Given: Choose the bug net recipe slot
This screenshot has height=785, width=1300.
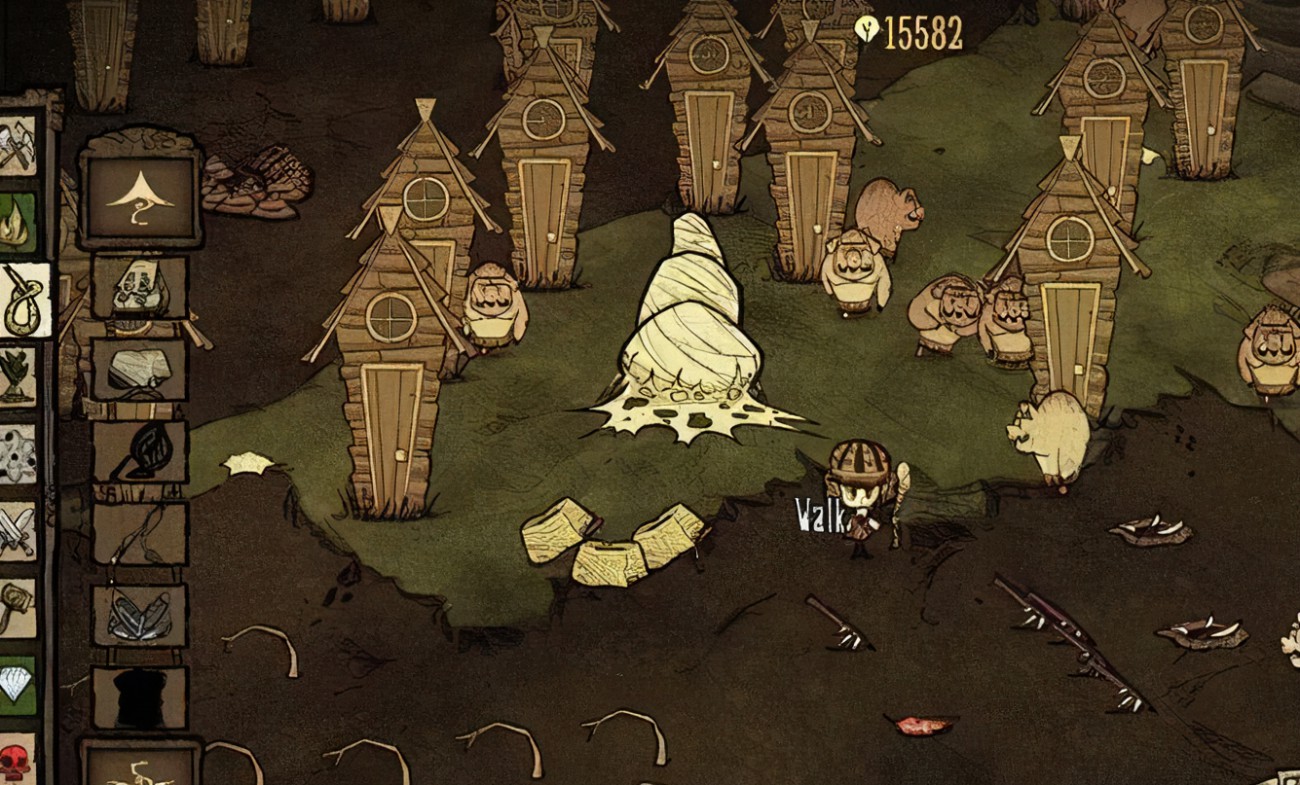Looking at the screenshot, I should (x=140, y=452).
